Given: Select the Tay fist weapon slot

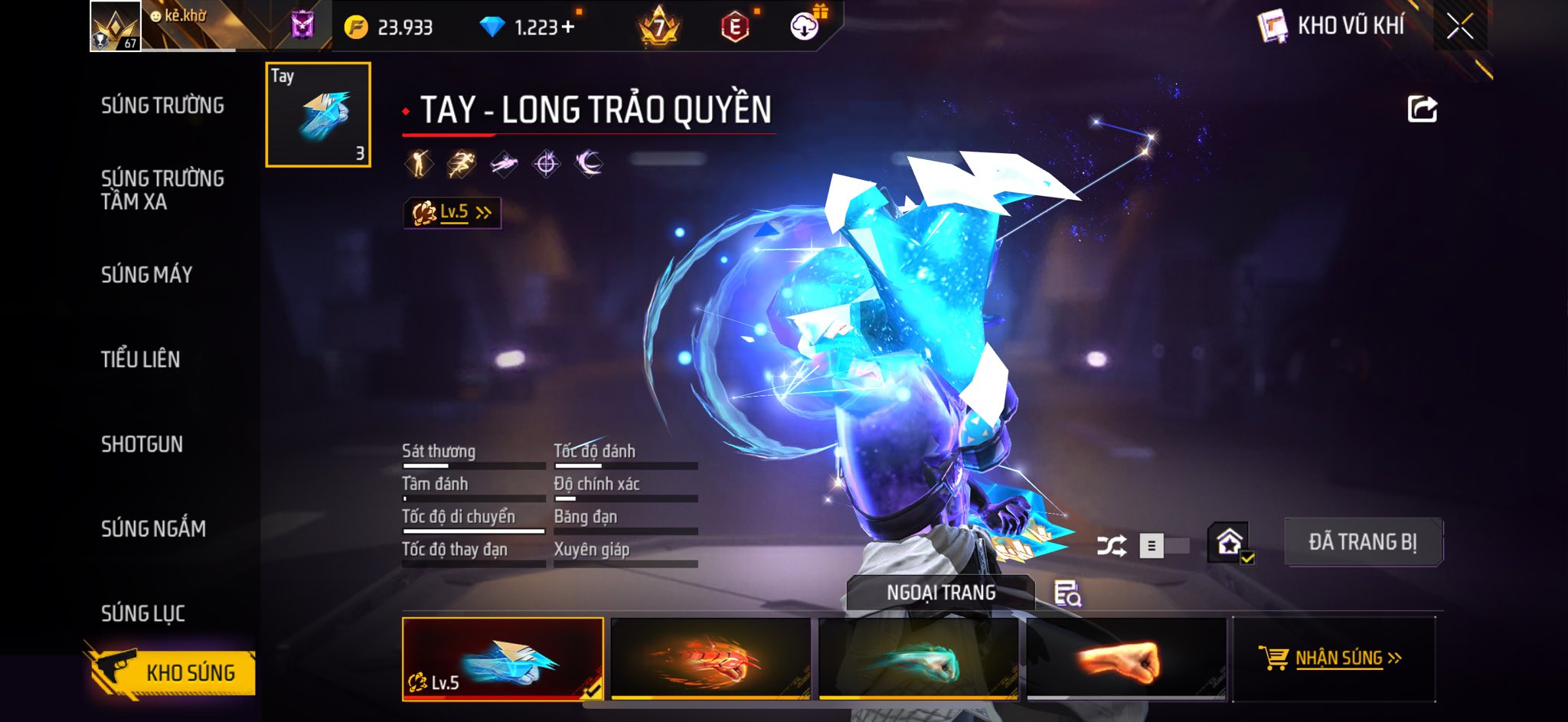Looking at the screenshot, I should point(318,115).
